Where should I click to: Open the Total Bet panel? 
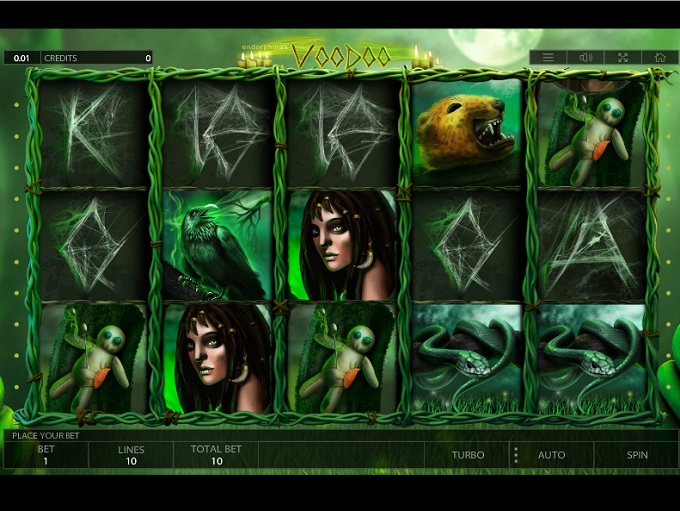point(215,455)
